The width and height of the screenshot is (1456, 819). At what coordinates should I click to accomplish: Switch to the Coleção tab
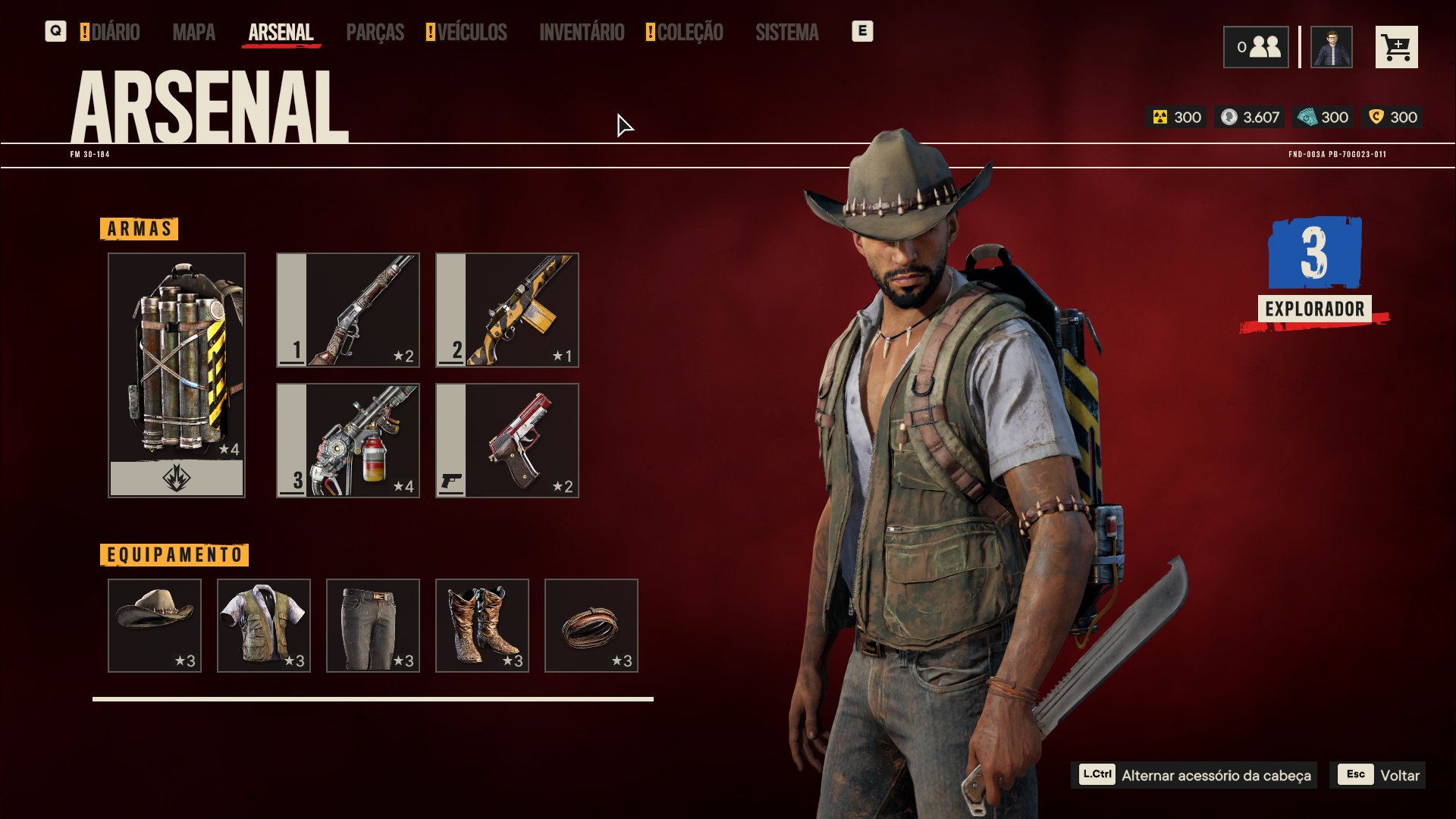689,33
